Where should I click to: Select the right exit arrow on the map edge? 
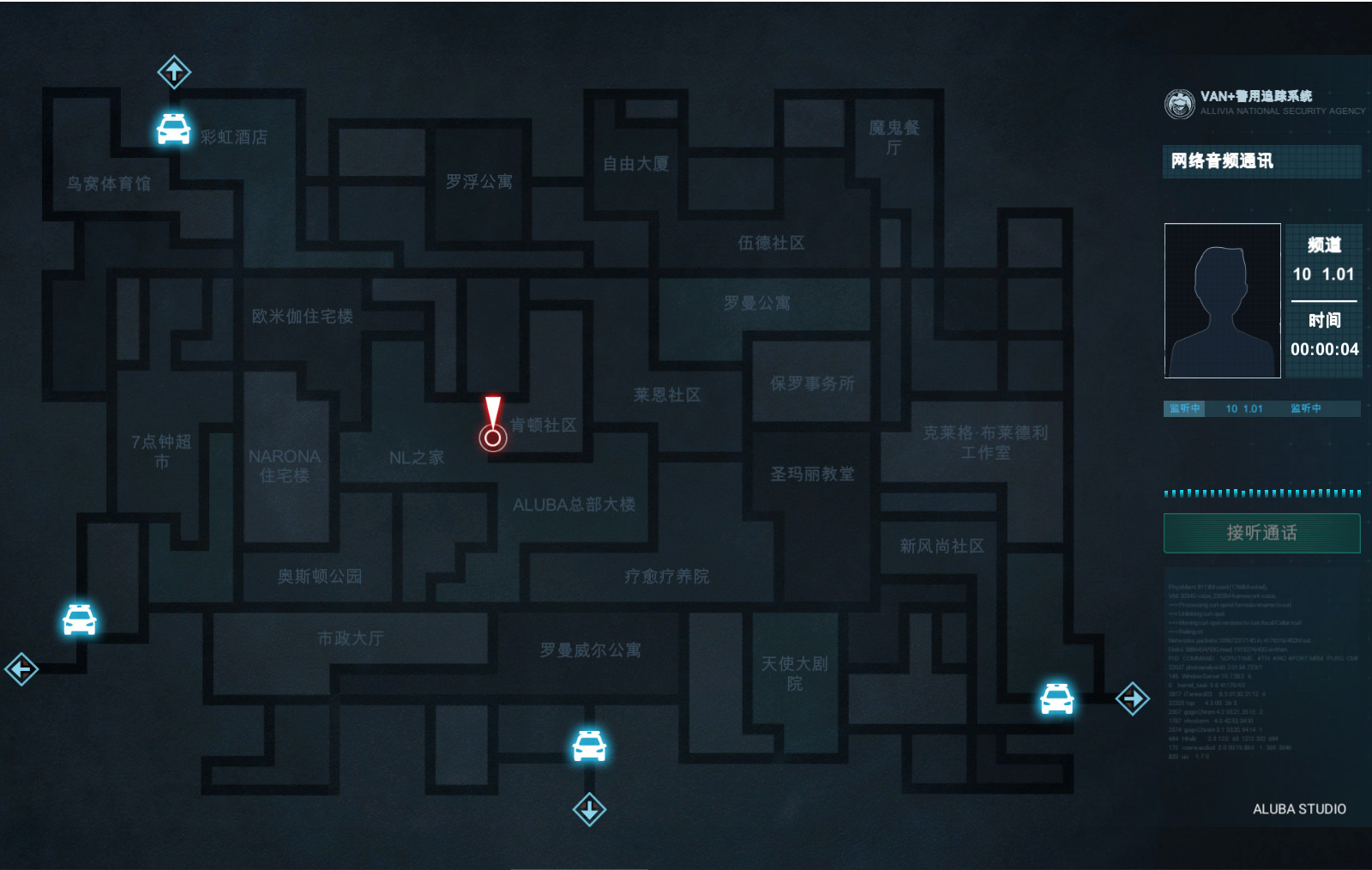click(x=1132, y=698)
